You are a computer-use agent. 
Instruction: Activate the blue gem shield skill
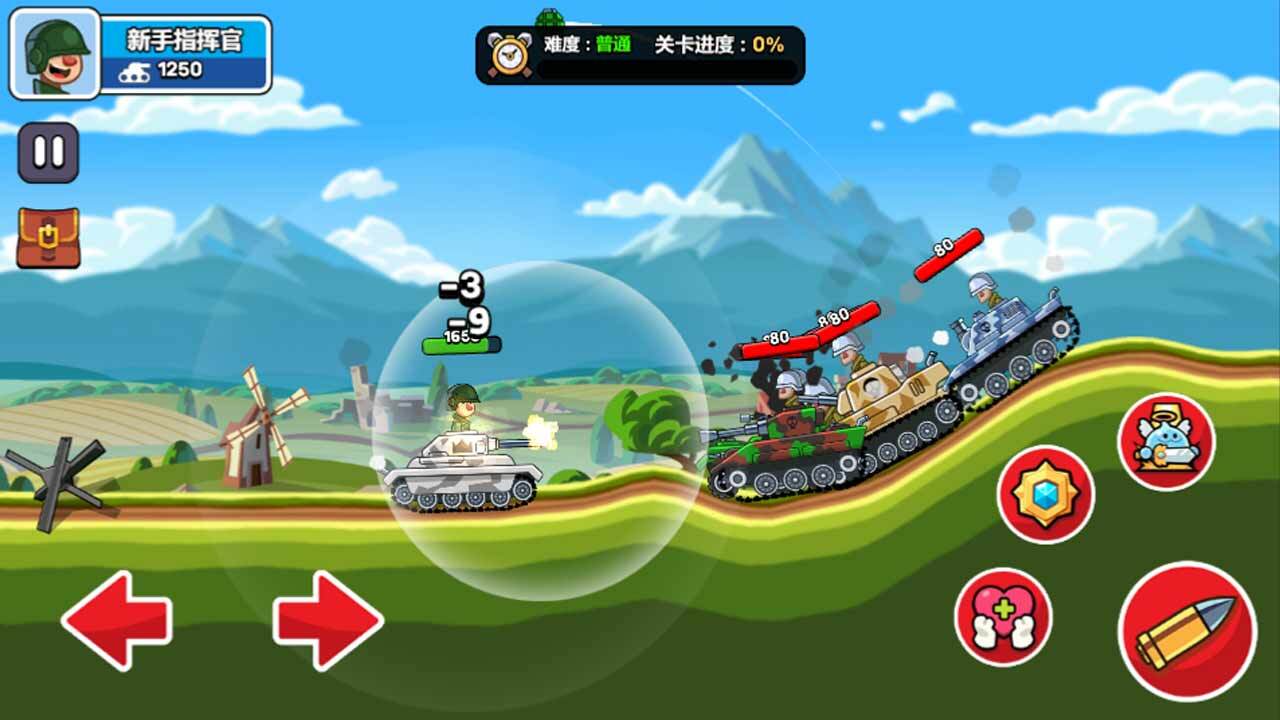1045,494
